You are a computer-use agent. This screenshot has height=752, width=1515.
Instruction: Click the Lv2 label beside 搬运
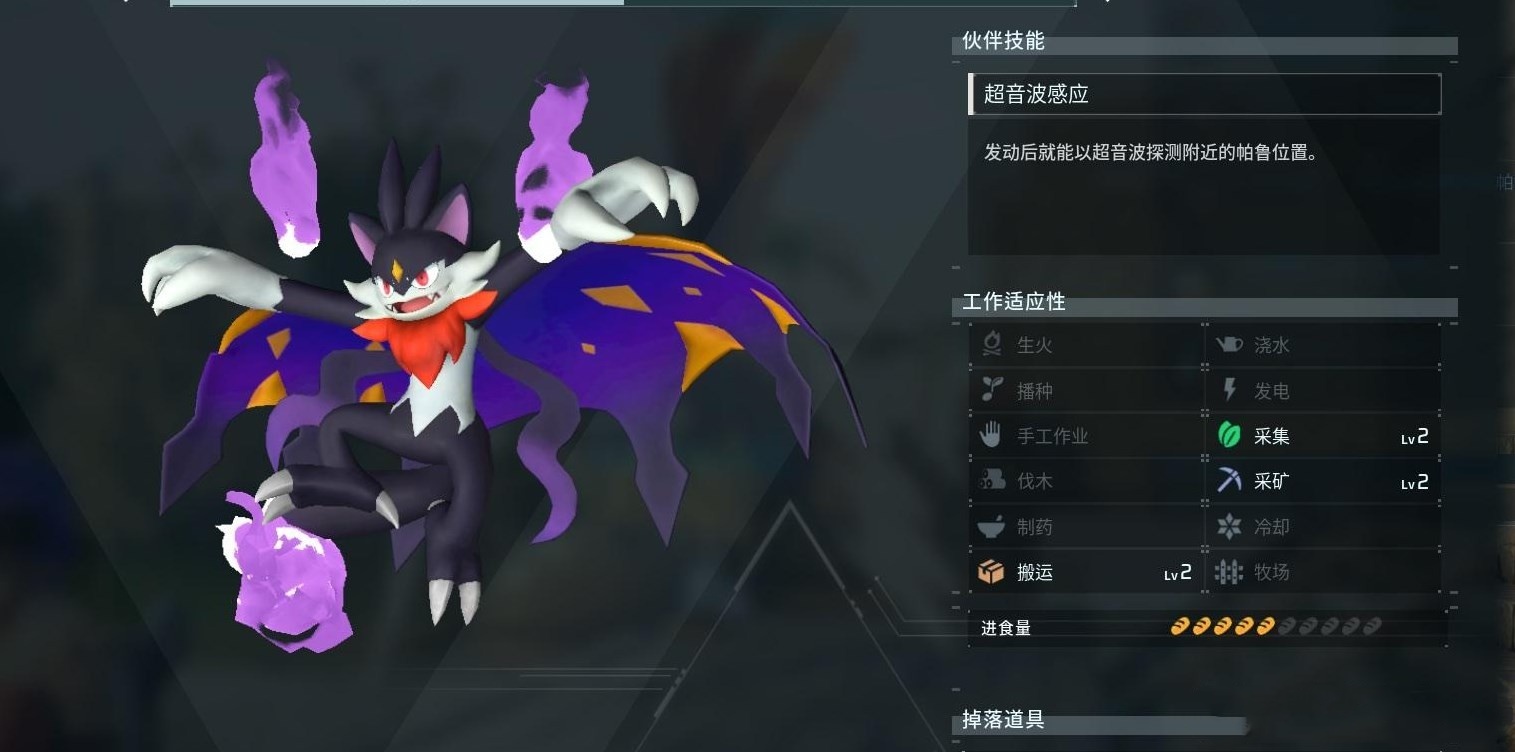(x=1180, y=572)
